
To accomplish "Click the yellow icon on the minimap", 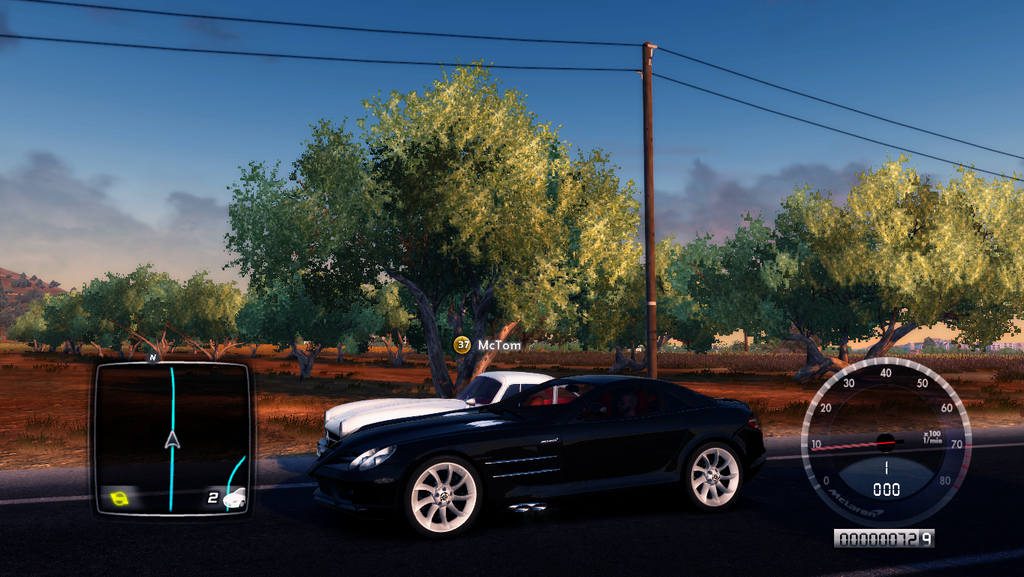I will pos(119,497).
